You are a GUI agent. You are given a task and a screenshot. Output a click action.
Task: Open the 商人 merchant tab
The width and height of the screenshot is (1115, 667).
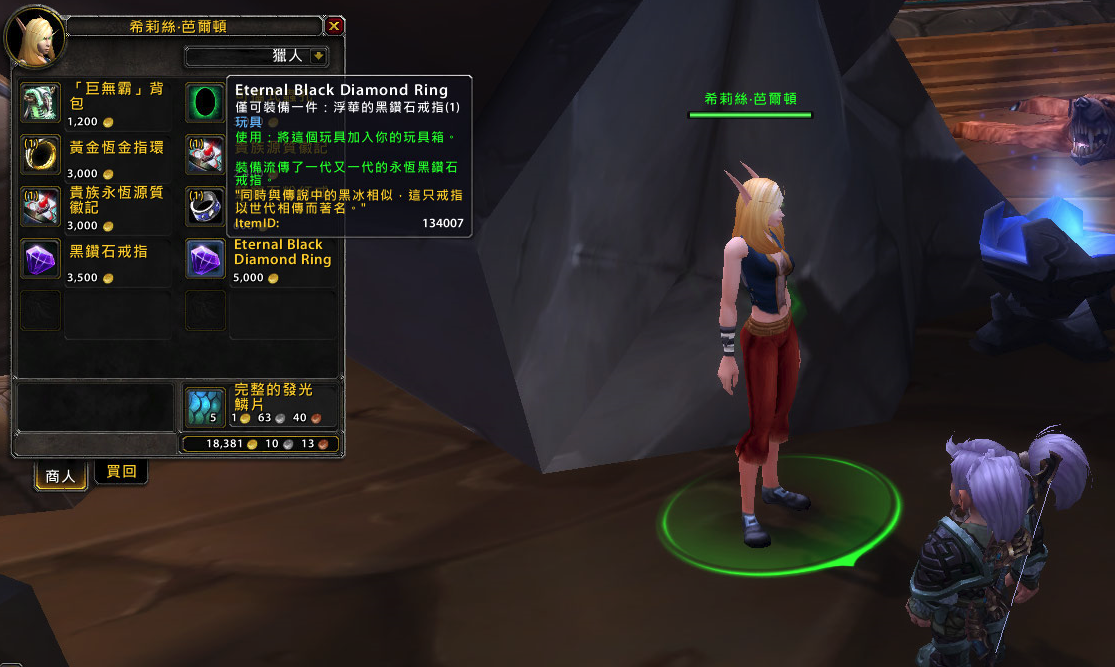(61, 476)
